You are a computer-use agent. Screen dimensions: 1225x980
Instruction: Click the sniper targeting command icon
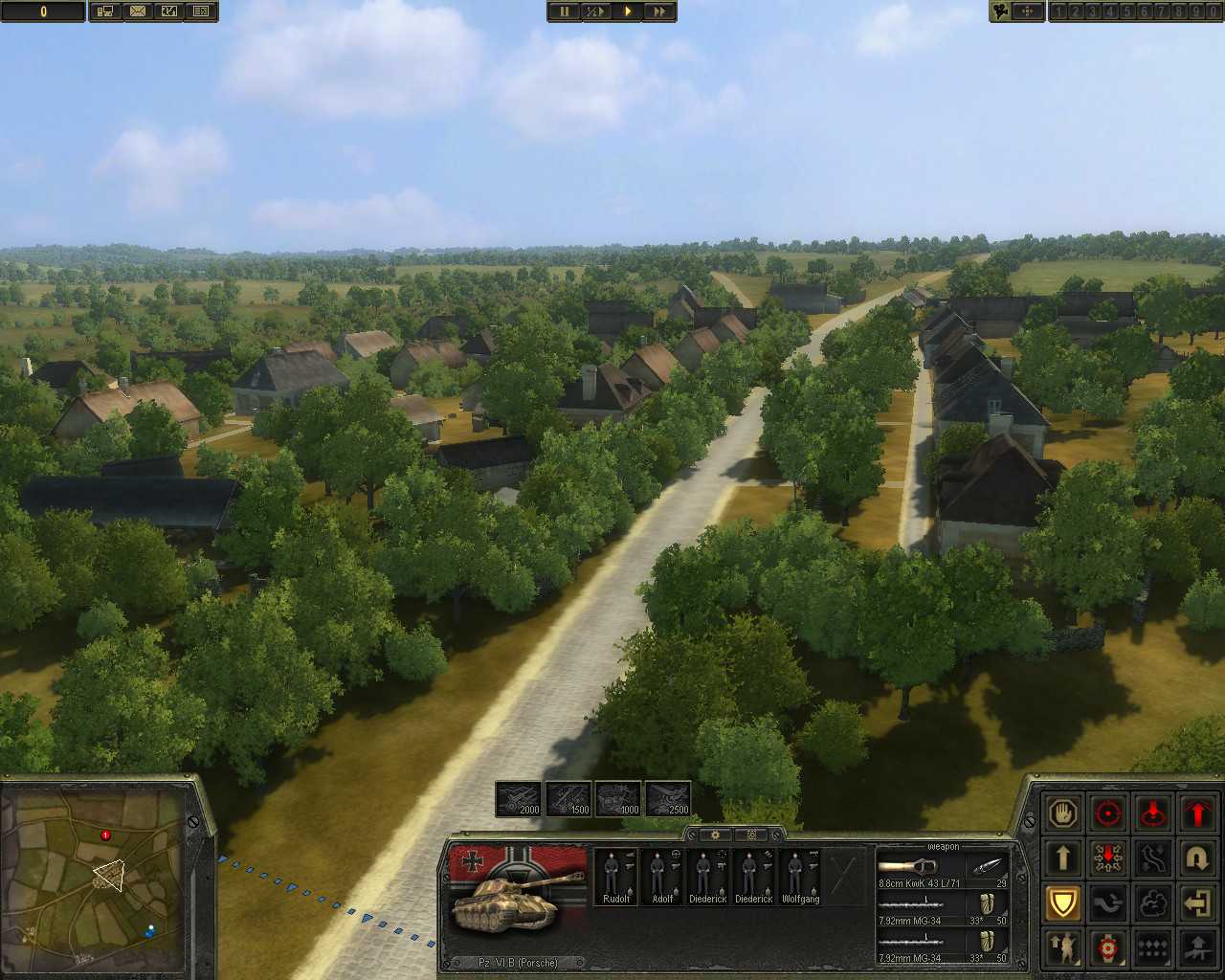click(x=1107, y=948)
